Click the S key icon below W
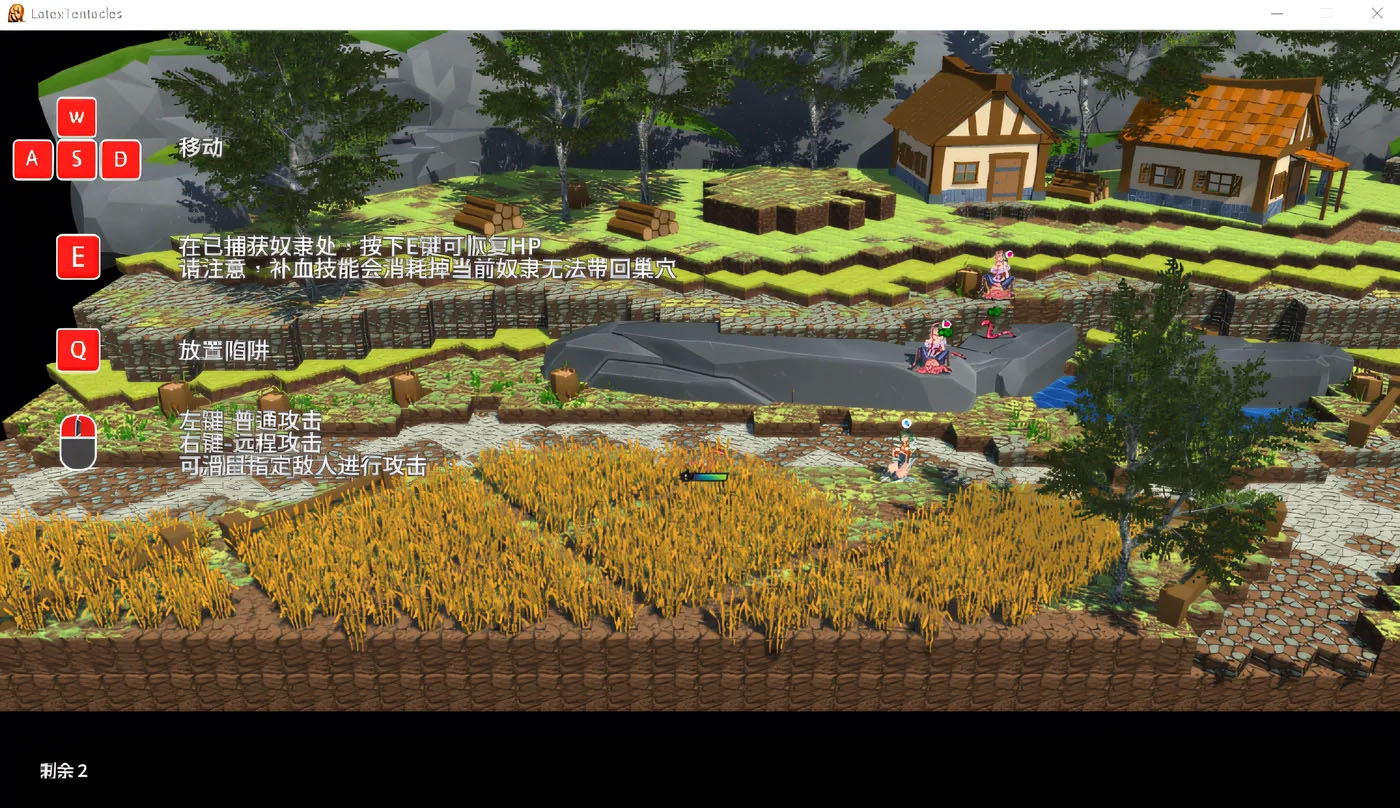Viewport: 1400px width, 808px height. (x=76, y=159)
